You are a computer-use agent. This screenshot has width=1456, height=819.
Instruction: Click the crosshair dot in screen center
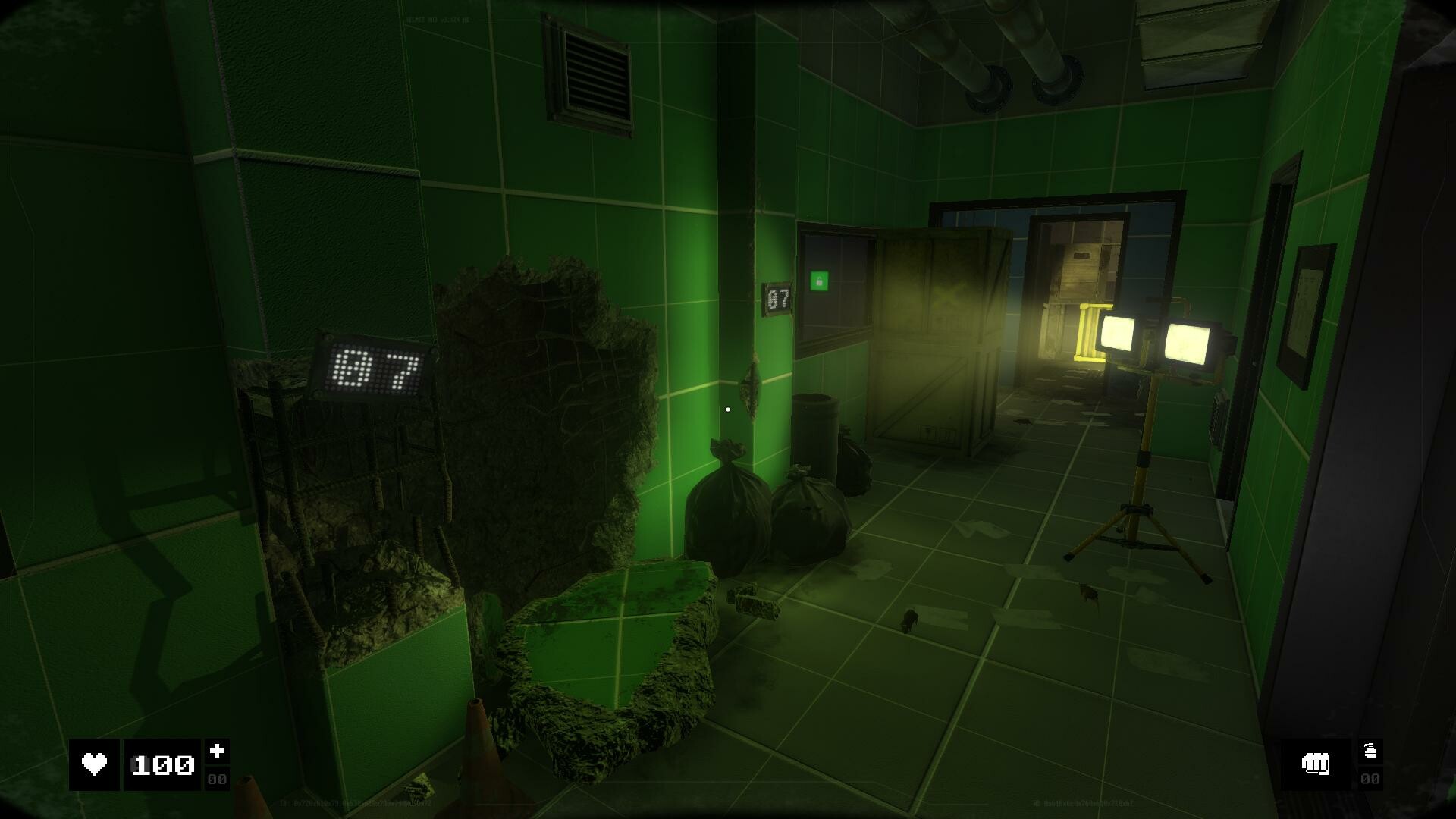pyautogui.click(x=727, y=409)
